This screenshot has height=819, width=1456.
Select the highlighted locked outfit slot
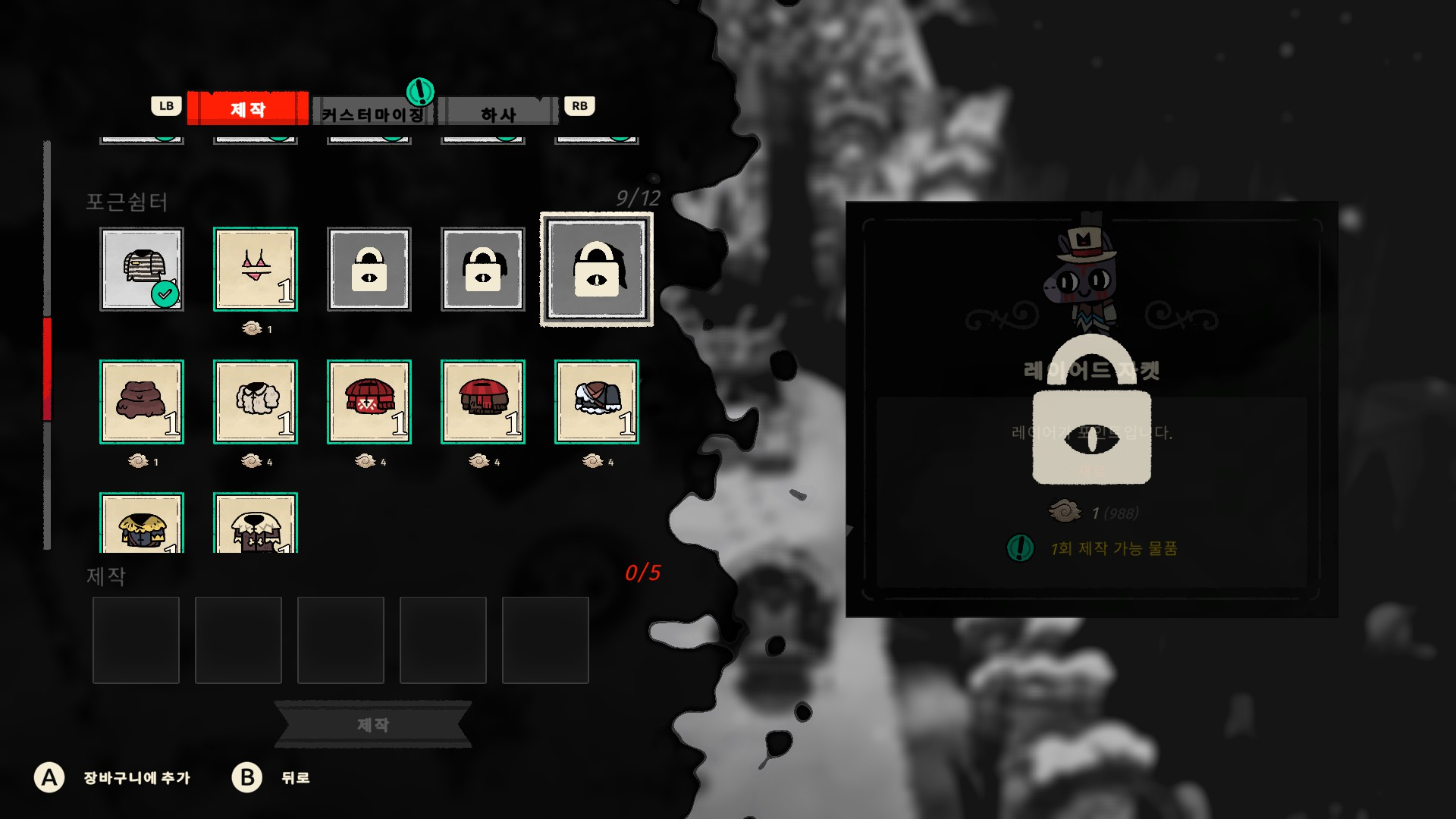pyautogui.click(x=597, y=269)
